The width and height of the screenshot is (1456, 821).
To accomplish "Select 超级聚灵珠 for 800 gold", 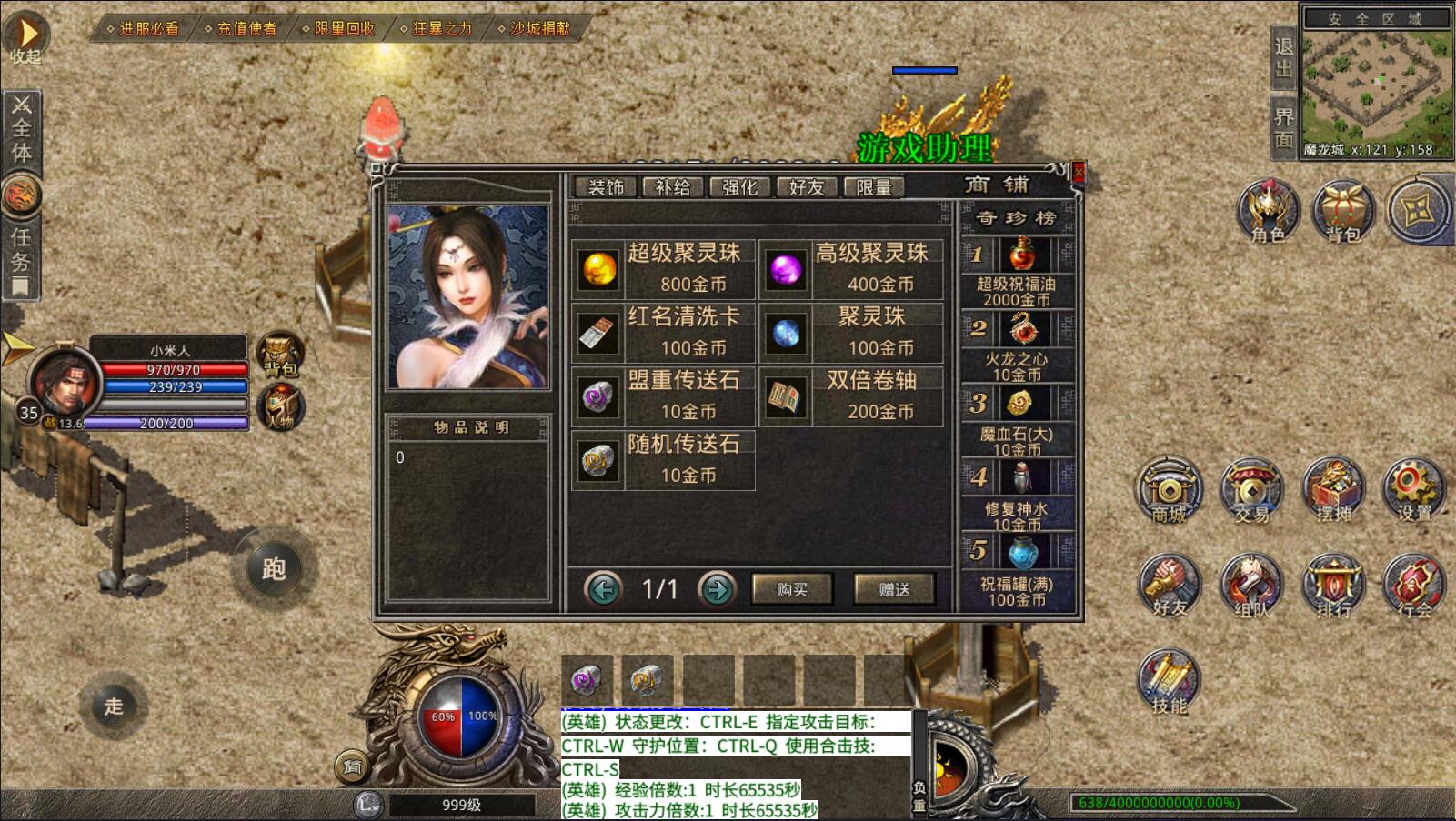I will [x=664, y=269].
